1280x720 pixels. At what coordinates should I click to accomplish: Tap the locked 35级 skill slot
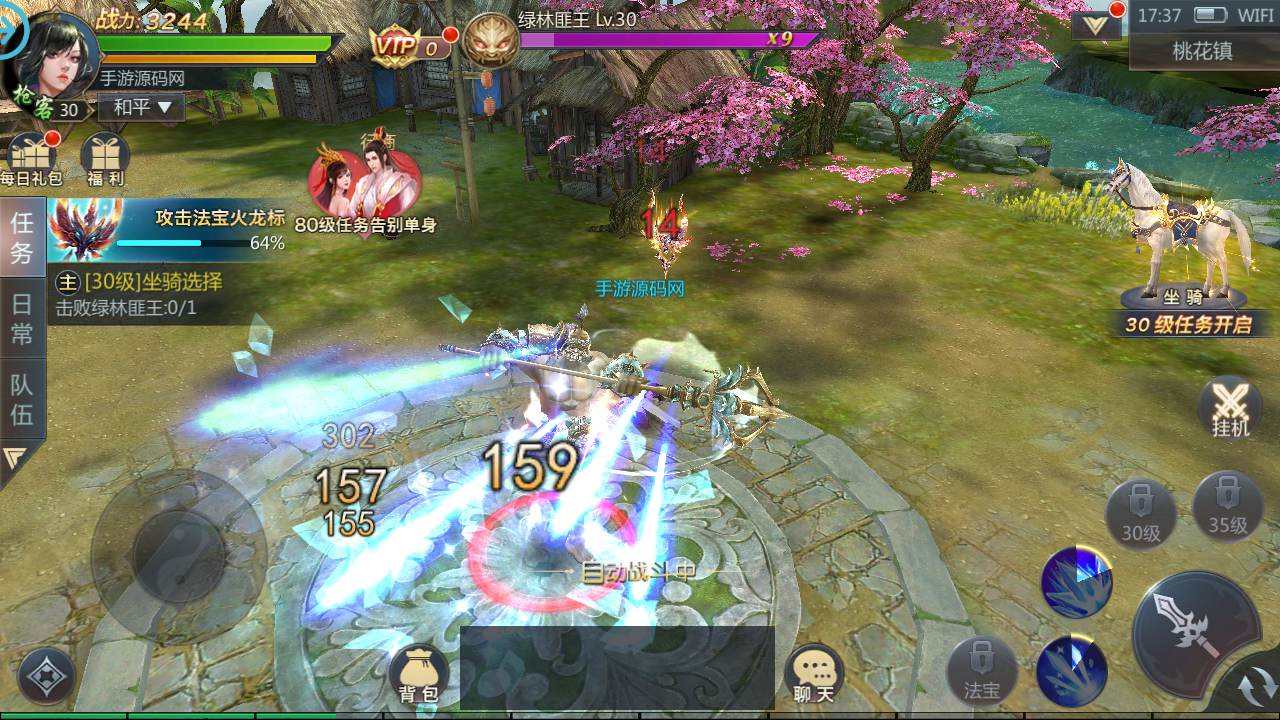pyautogui.click(x=1227, y=506)
